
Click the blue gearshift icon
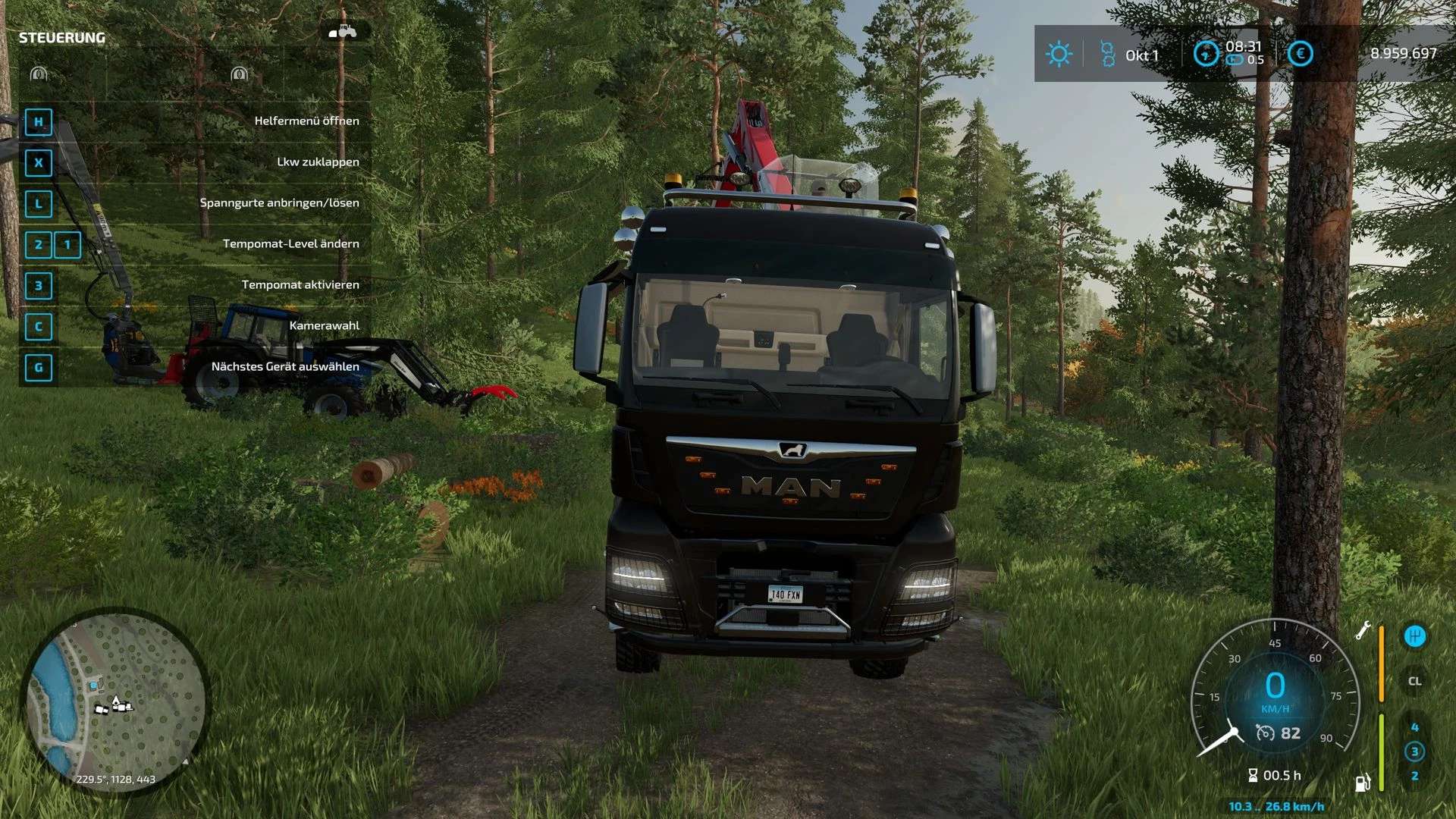[1414, 636]
